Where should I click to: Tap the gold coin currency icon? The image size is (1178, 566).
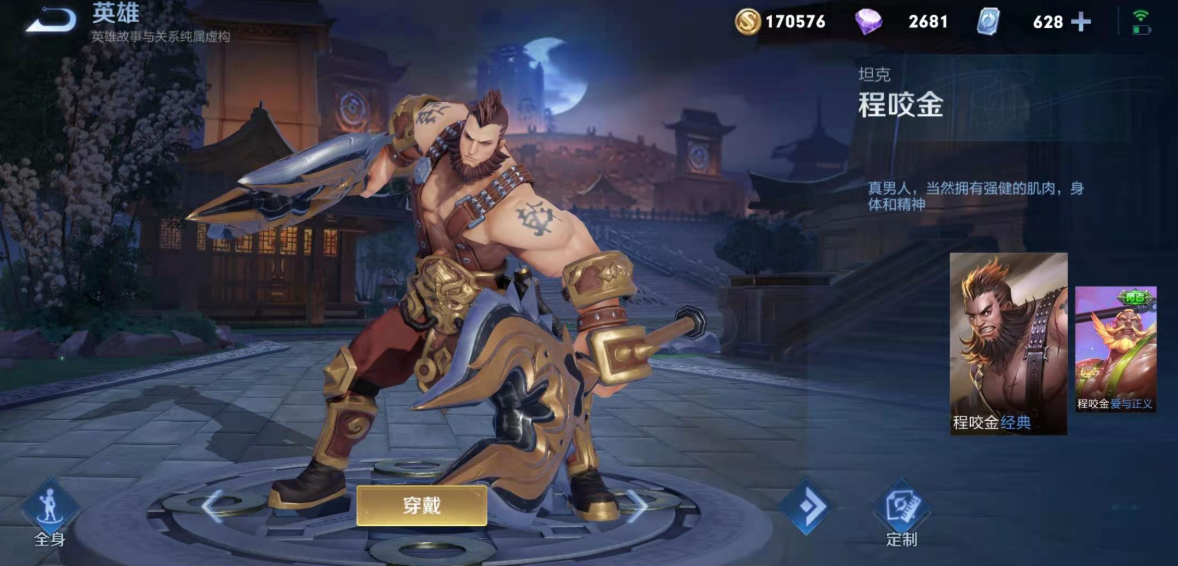(x=747, y=21)
